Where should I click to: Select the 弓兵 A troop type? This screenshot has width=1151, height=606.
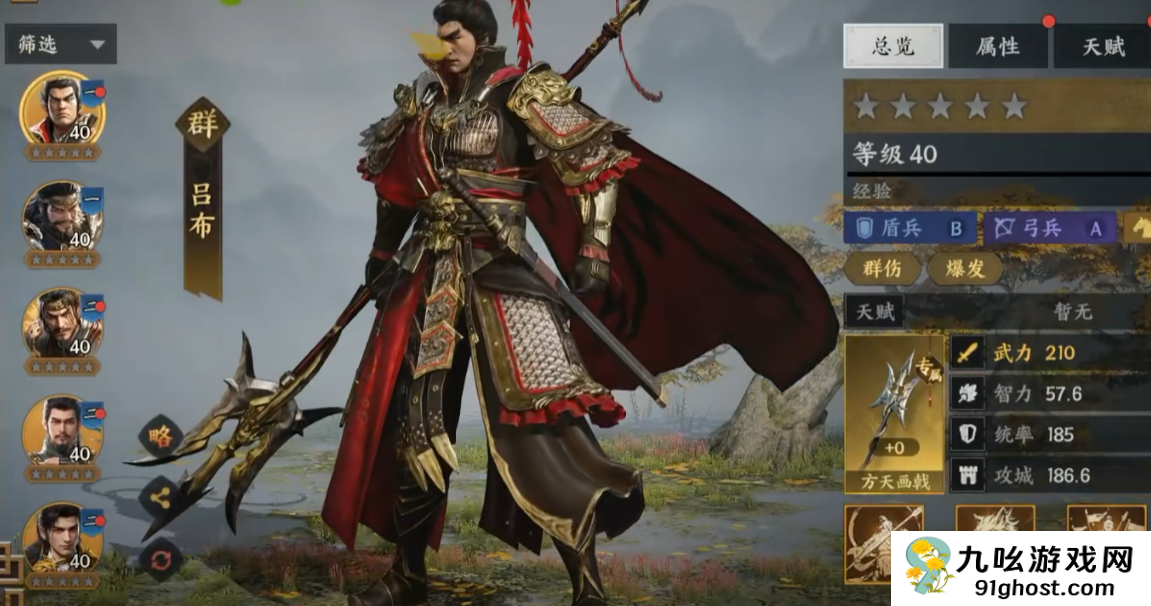pos(1049,228)
